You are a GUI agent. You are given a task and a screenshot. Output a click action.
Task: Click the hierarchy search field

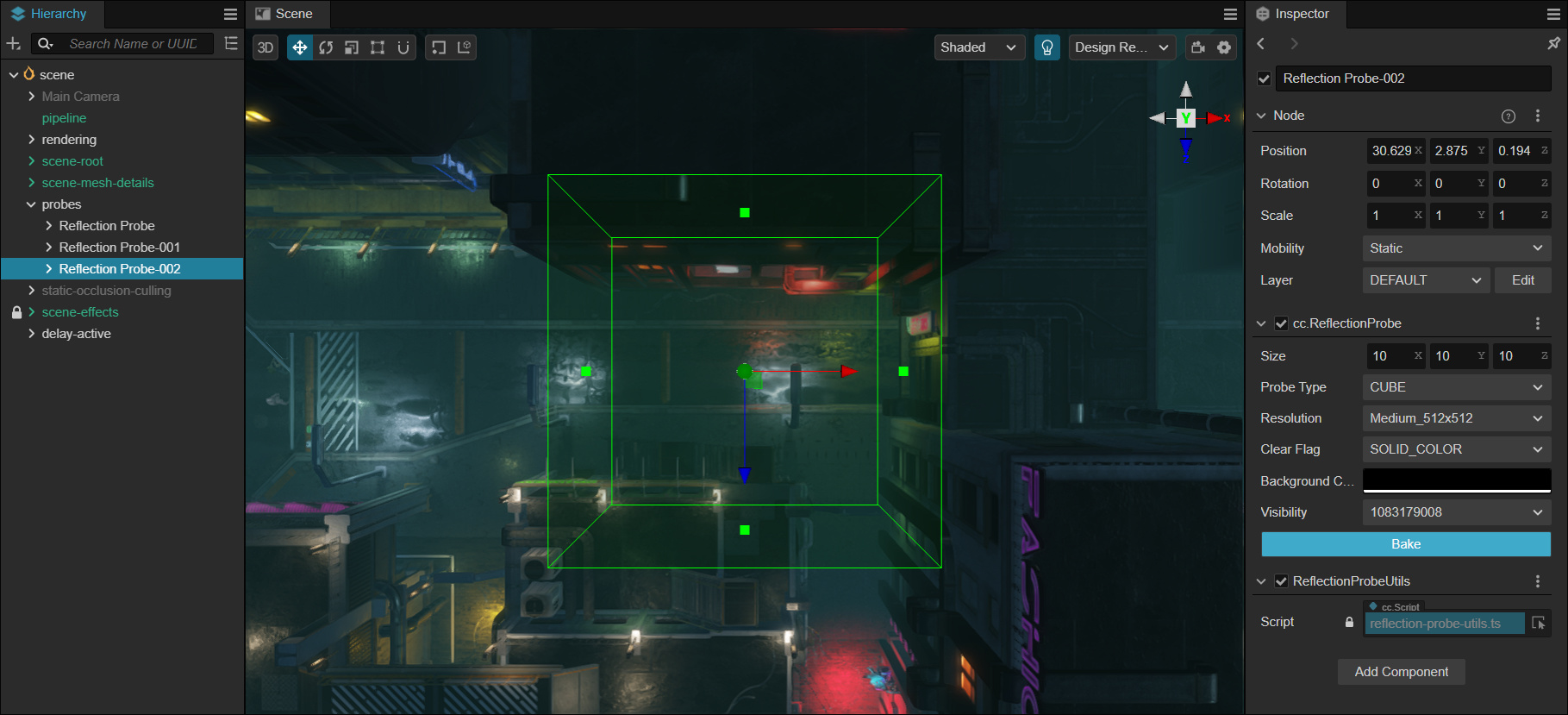[134, 44]
